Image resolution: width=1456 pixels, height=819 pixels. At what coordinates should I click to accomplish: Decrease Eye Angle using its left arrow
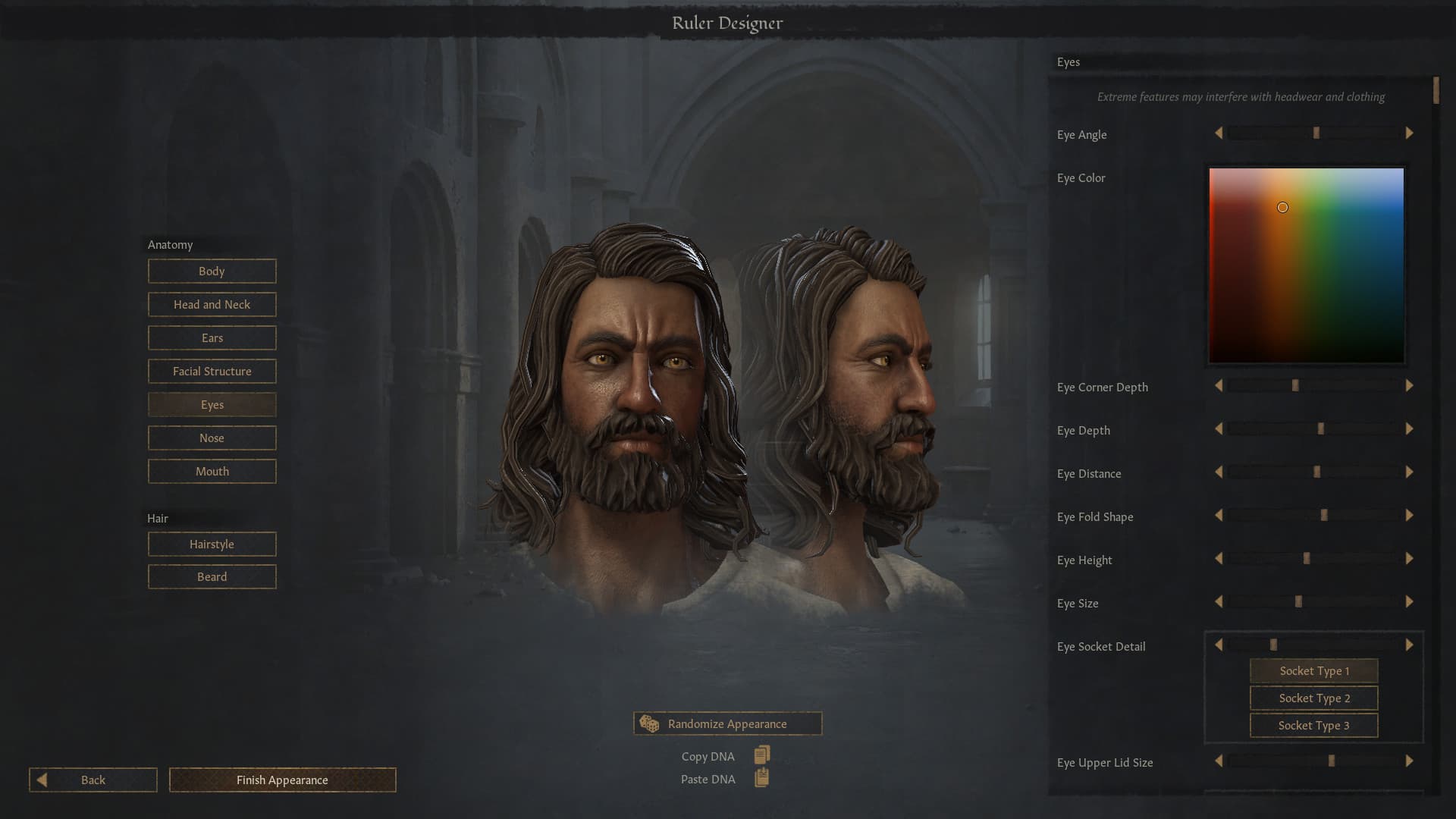pyautogui.click(x=1219, y=133)
